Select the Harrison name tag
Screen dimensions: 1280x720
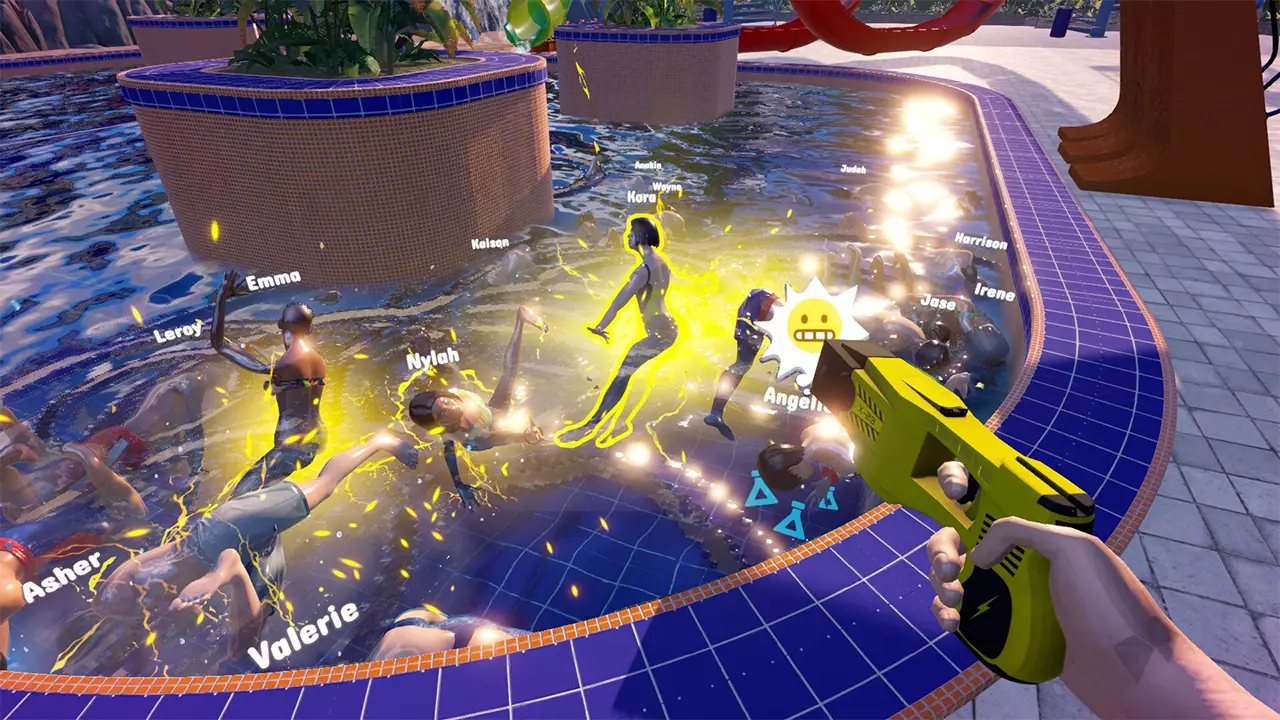[981, 240]
